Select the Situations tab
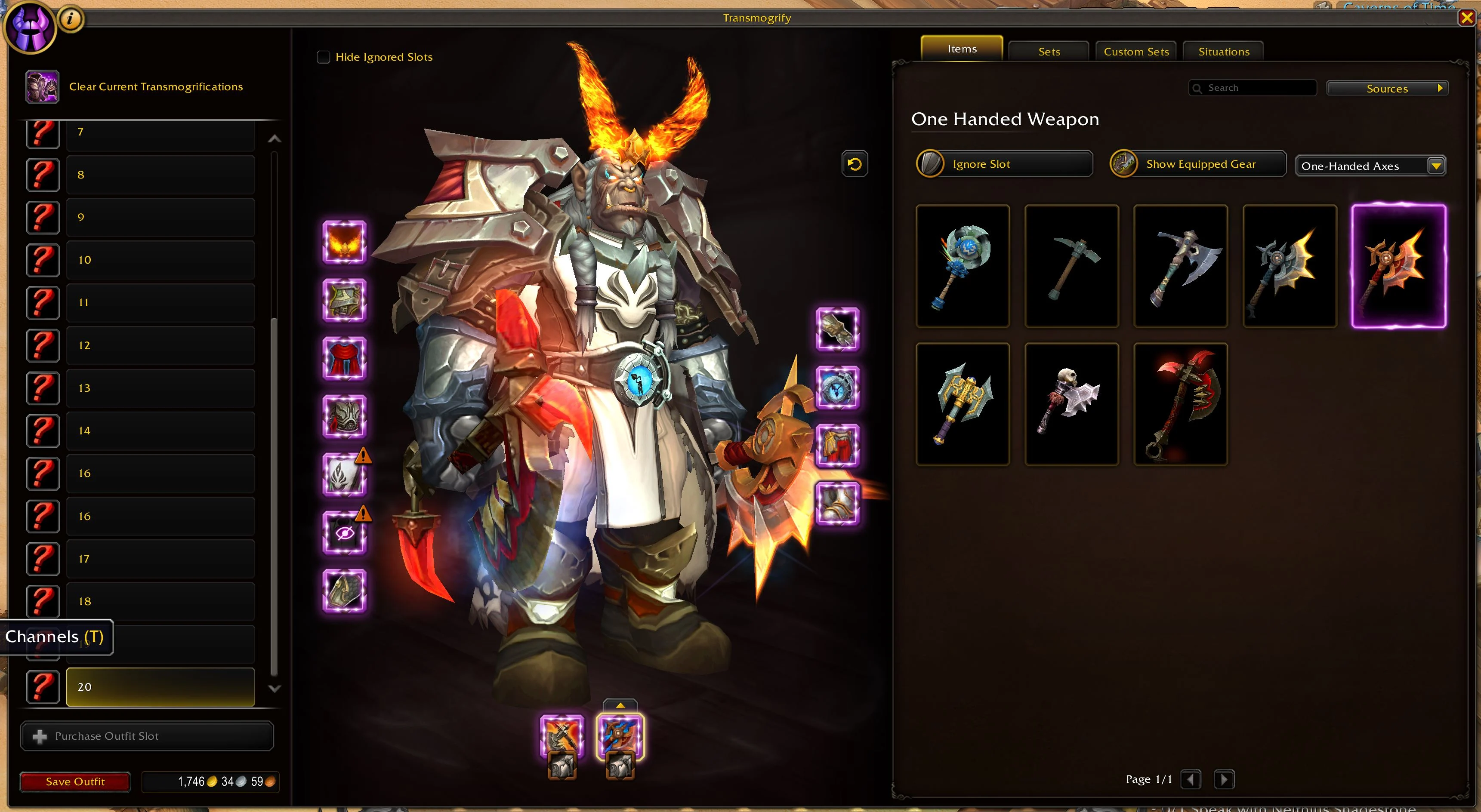This screenshot has height=812, width=1481. coord(1223,52)
